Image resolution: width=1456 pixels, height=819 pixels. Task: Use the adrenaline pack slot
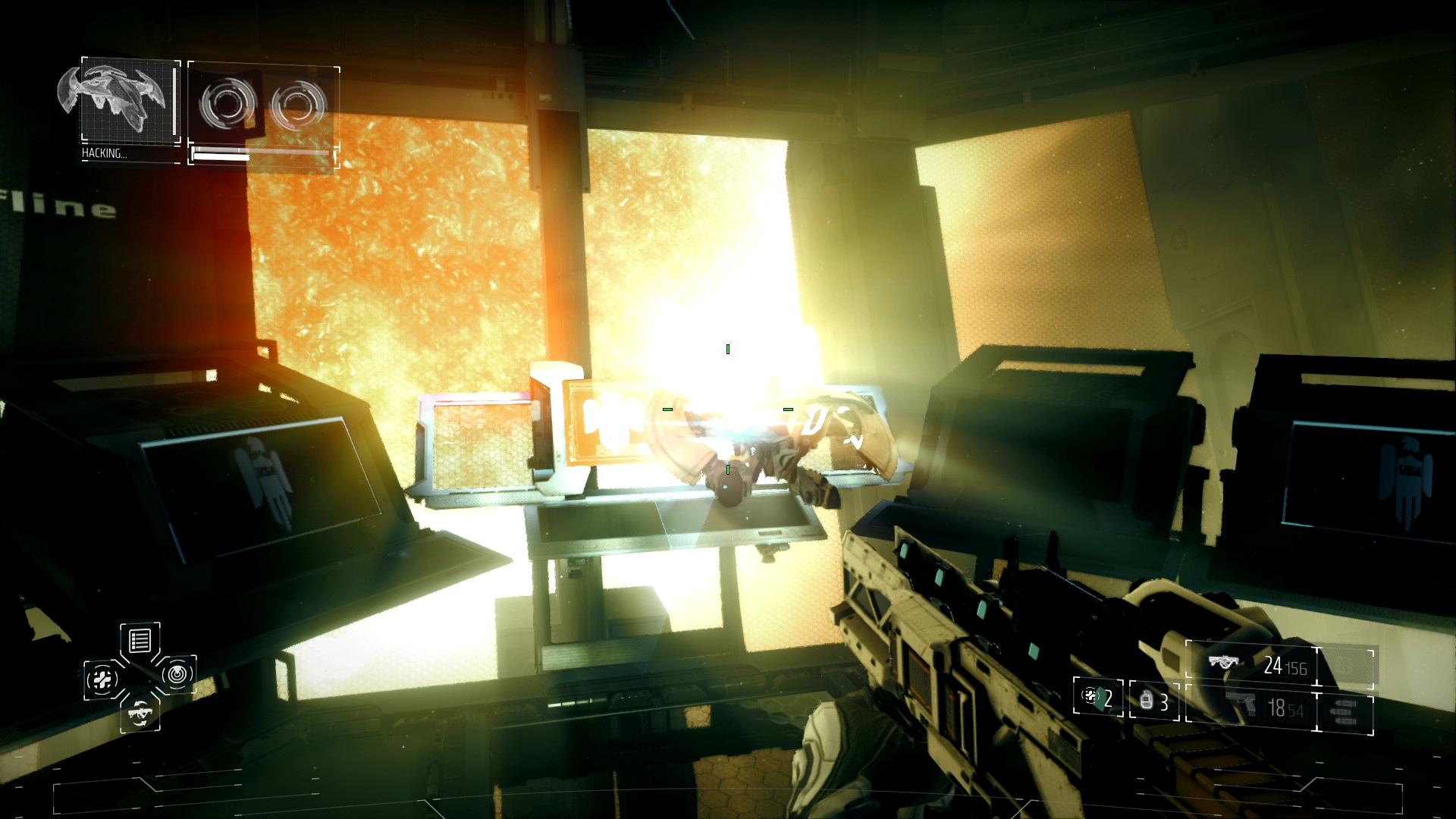pyautogui.click(x=1098, y=697)
